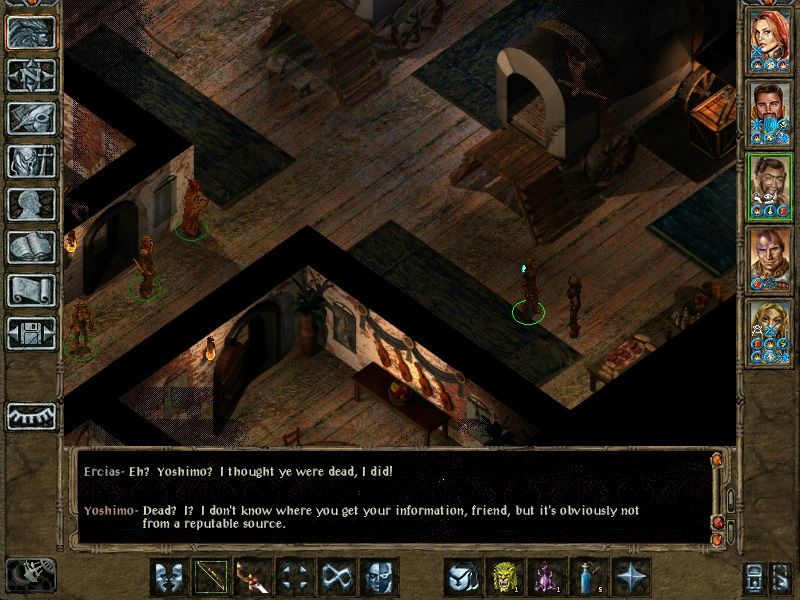Screen dimensions: 800x600
Task: Open the inventory screen from the sidebar
Action: click(x=32, y=162)
